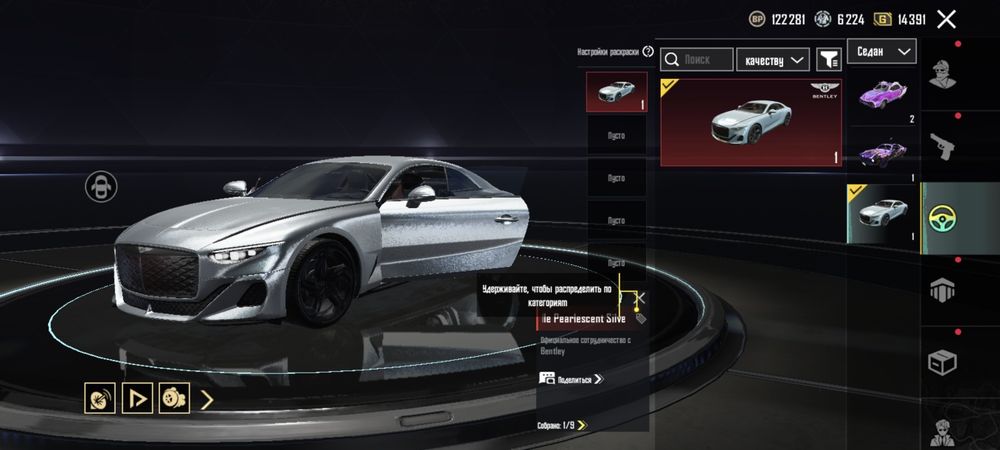Show the paint settings help tooltip

(648, 51)
